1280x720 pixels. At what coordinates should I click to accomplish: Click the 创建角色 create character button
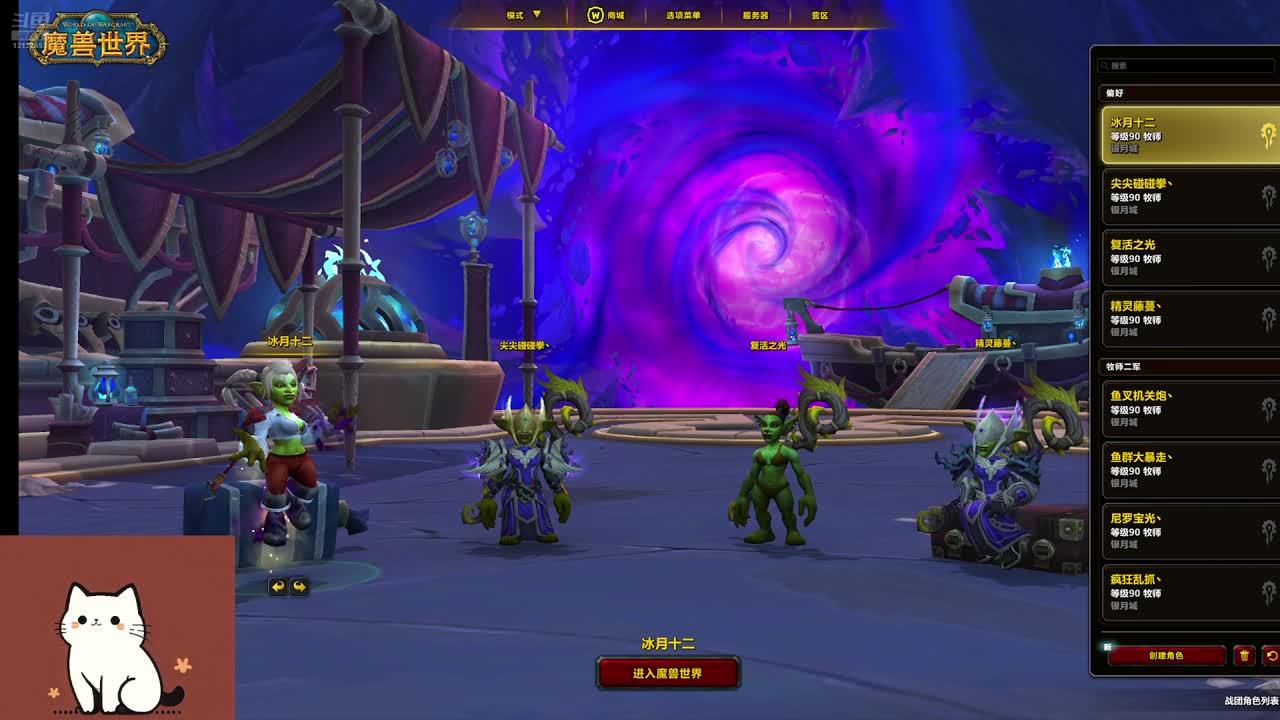(x=1166, y=656)
